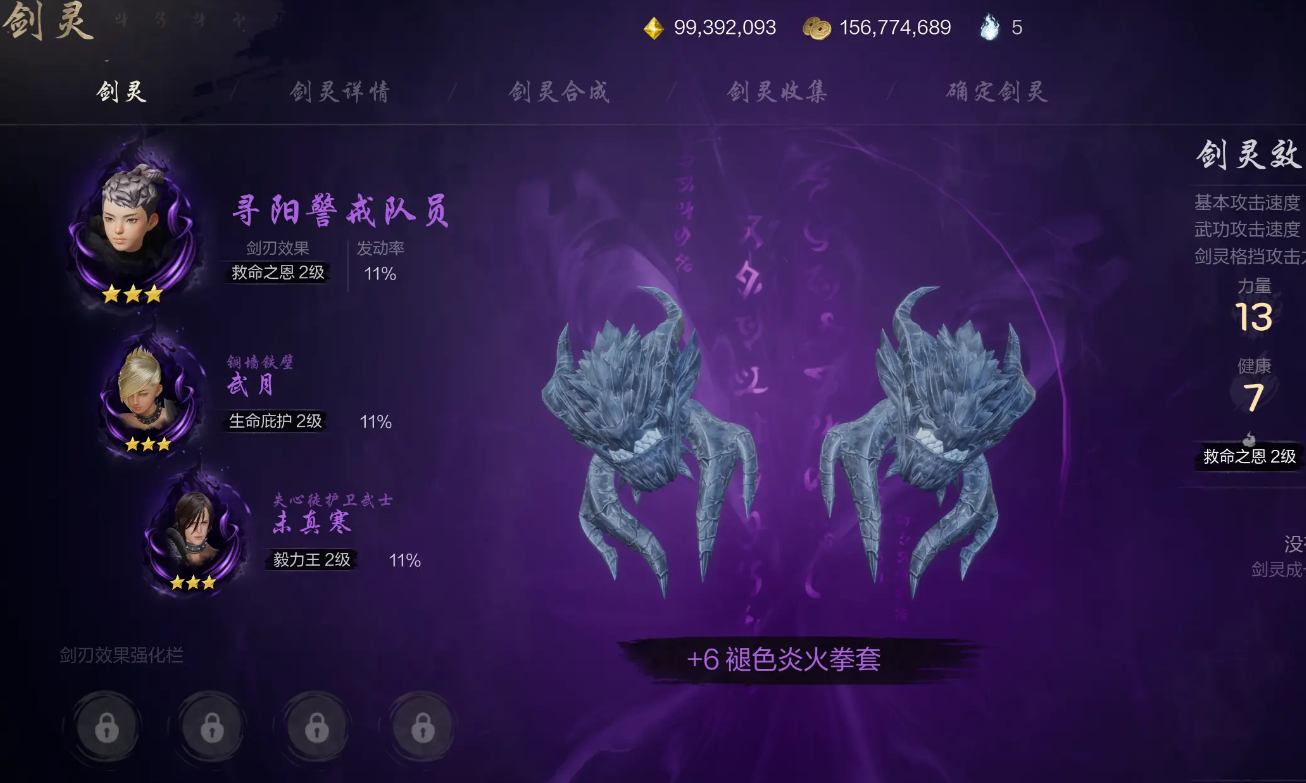The width and height of the screenshot is (1306, 783).
Task: Select the 确定剑灵 tab
Action: tap(996, 92)
